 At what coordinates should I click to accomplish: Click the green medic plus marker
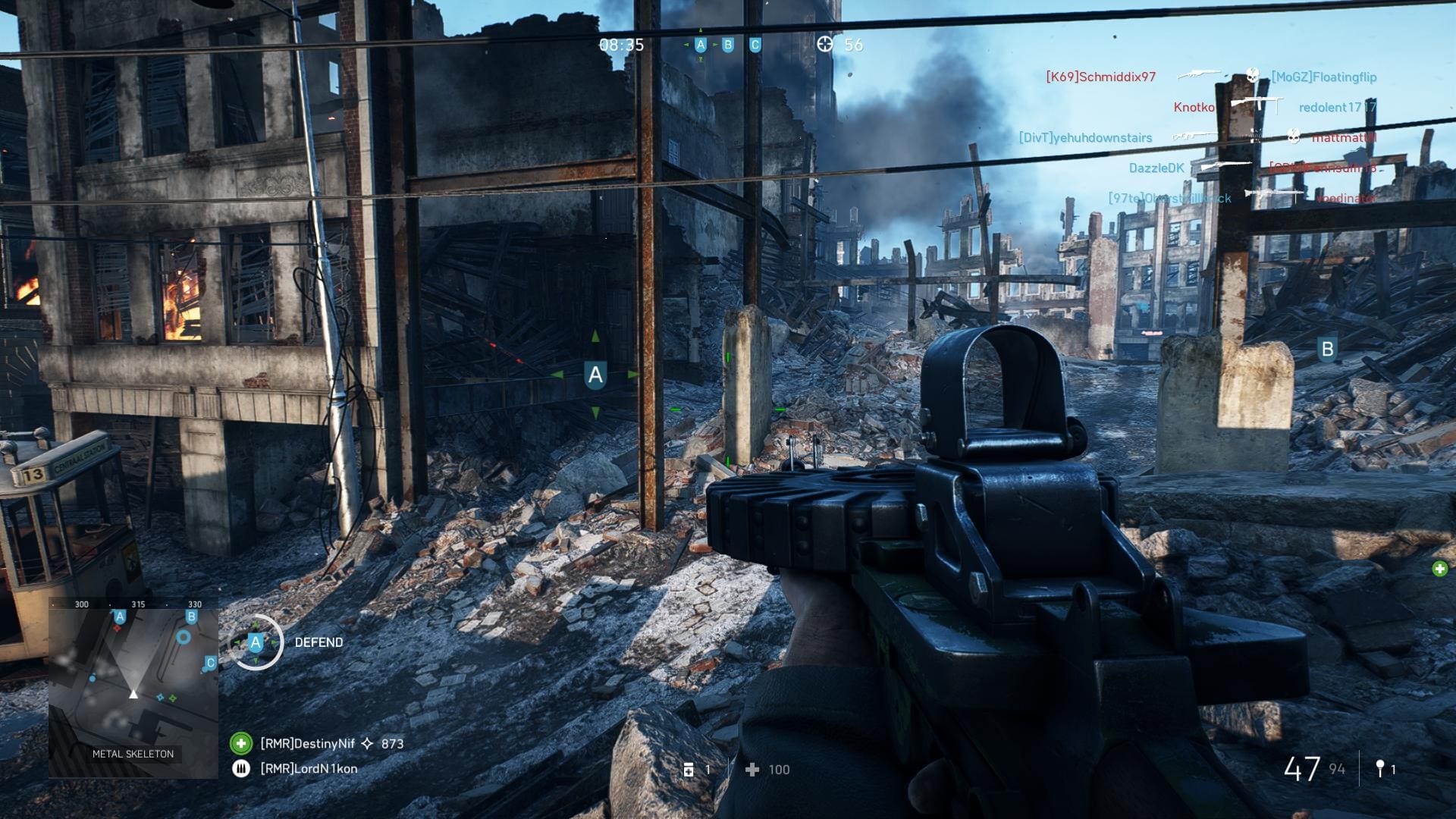coord(1439,569)
